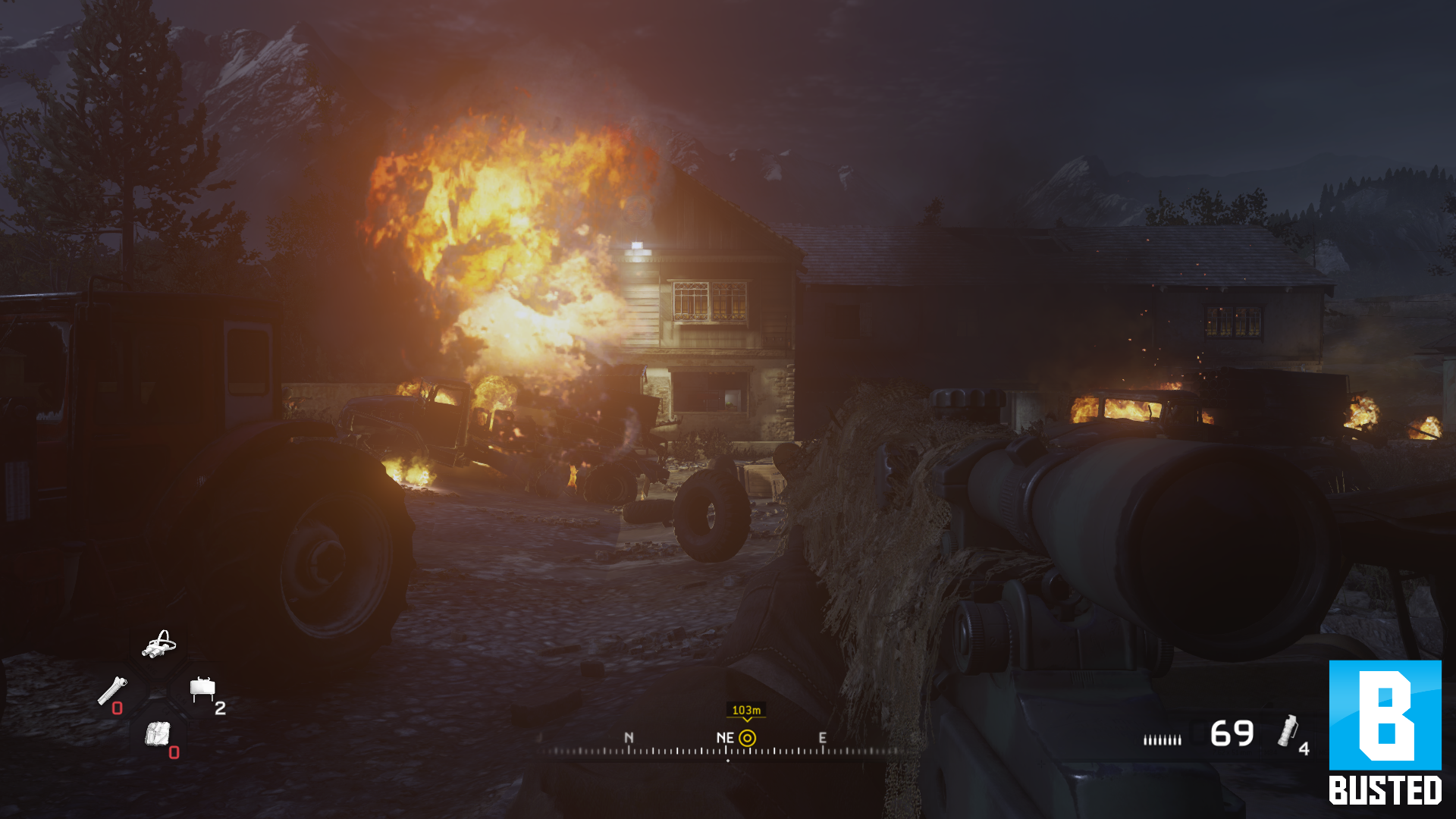Select the night vision goggles gadget
Screen dimensions: 1456x819
[x=159, y=645]
